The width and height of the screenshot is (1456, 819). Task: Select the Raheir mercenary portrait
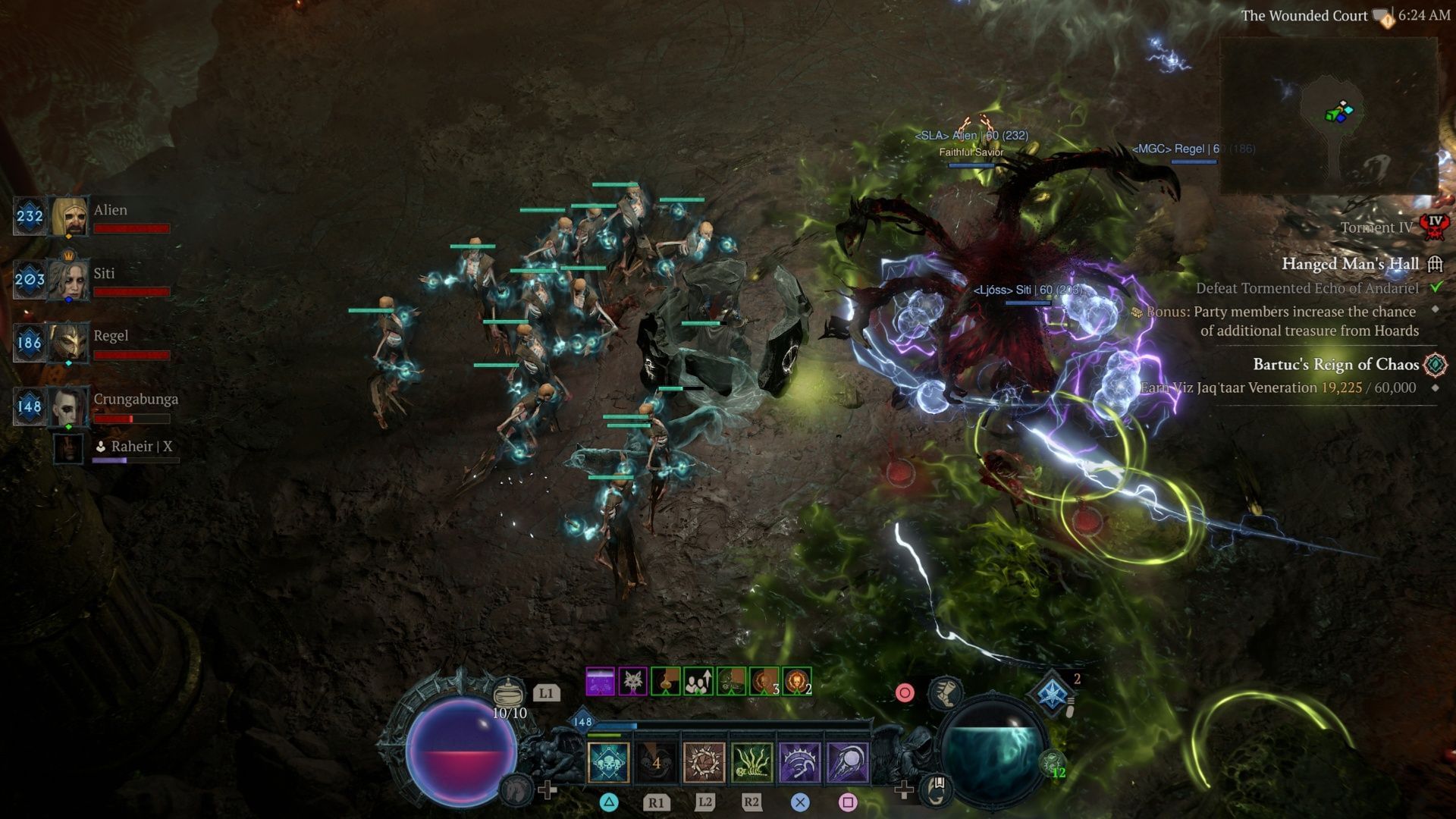coord(68,448)
